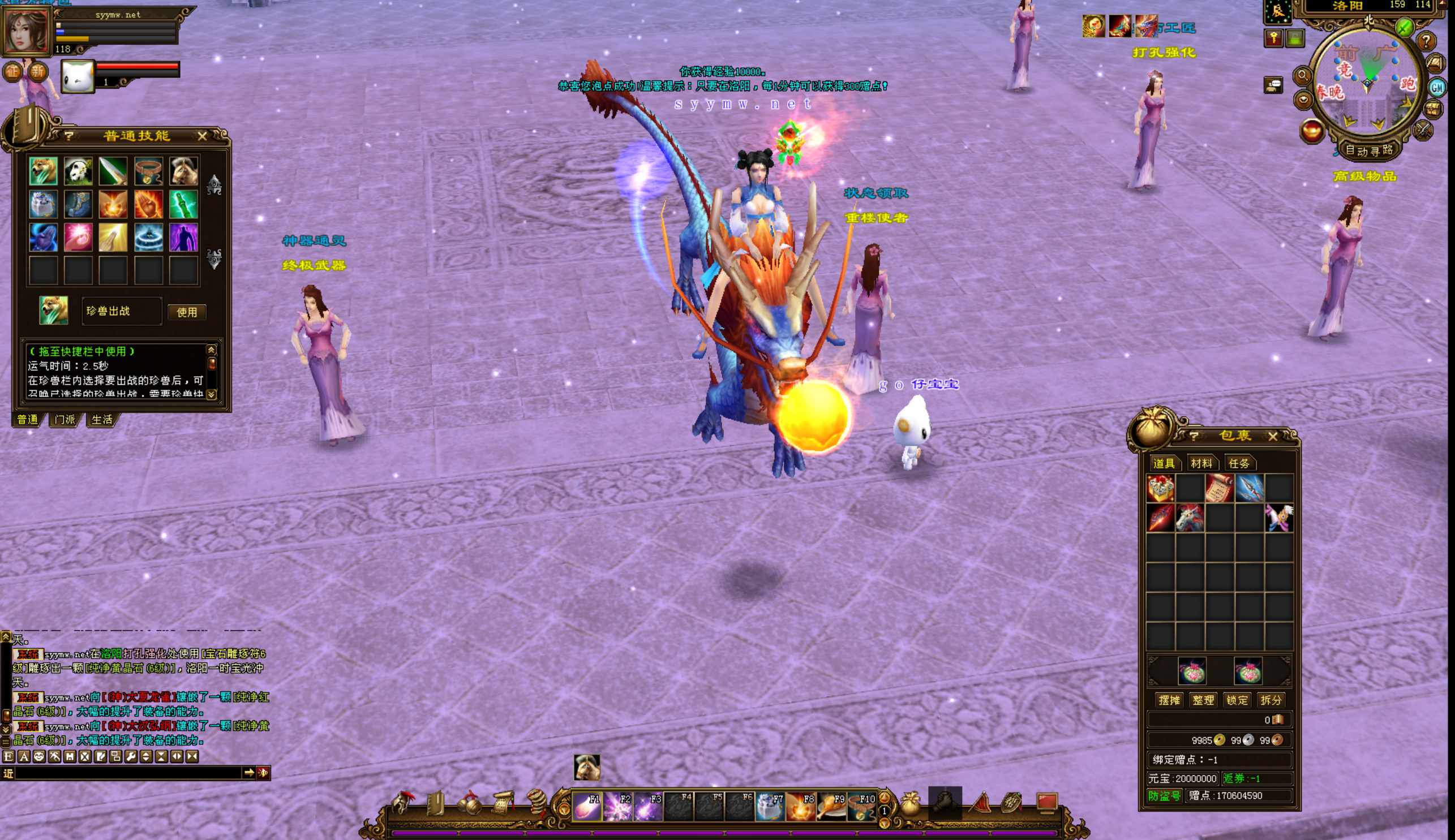The image size is (1455, 840).
Task: Open the GM button beside the minimap
Action: pos(1436,88)
